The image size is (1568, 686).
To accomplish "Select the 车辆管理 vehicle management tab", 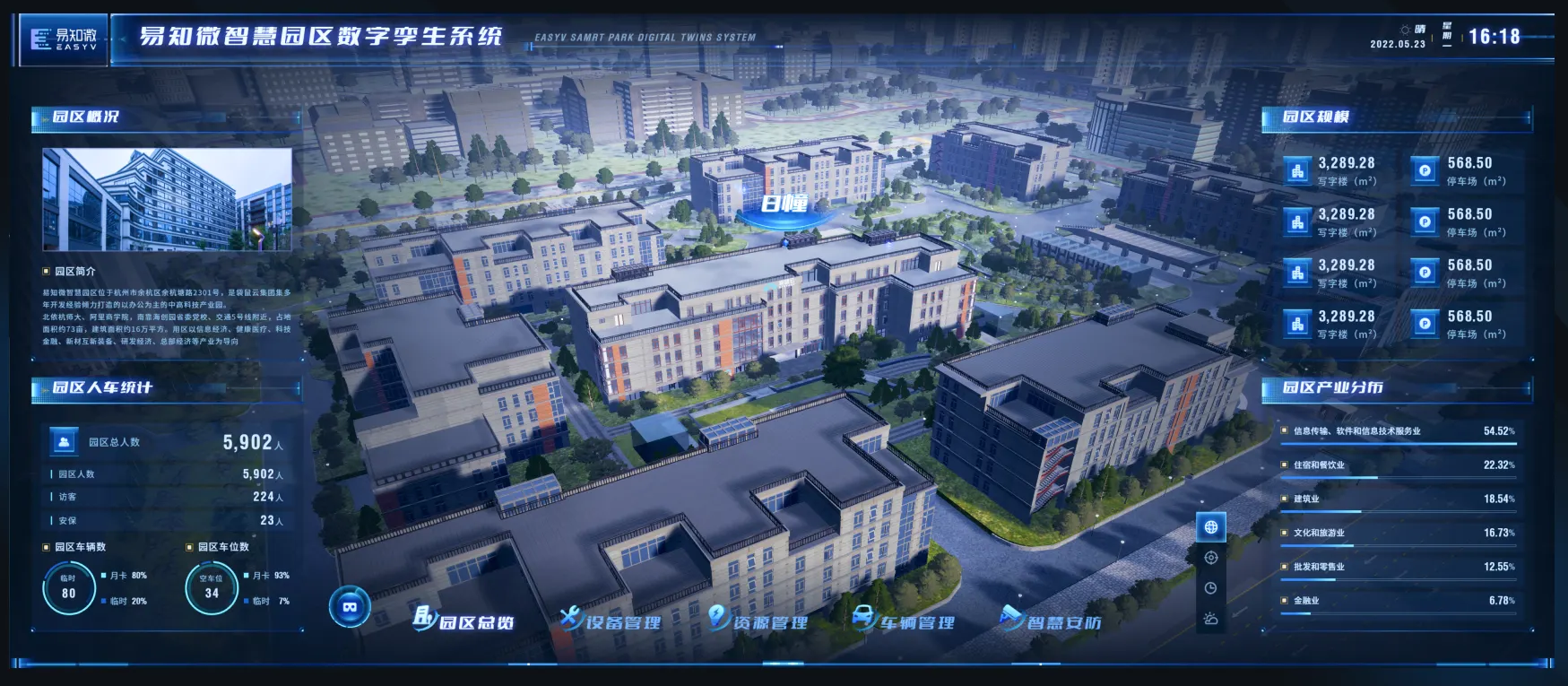I will [905, 621].
